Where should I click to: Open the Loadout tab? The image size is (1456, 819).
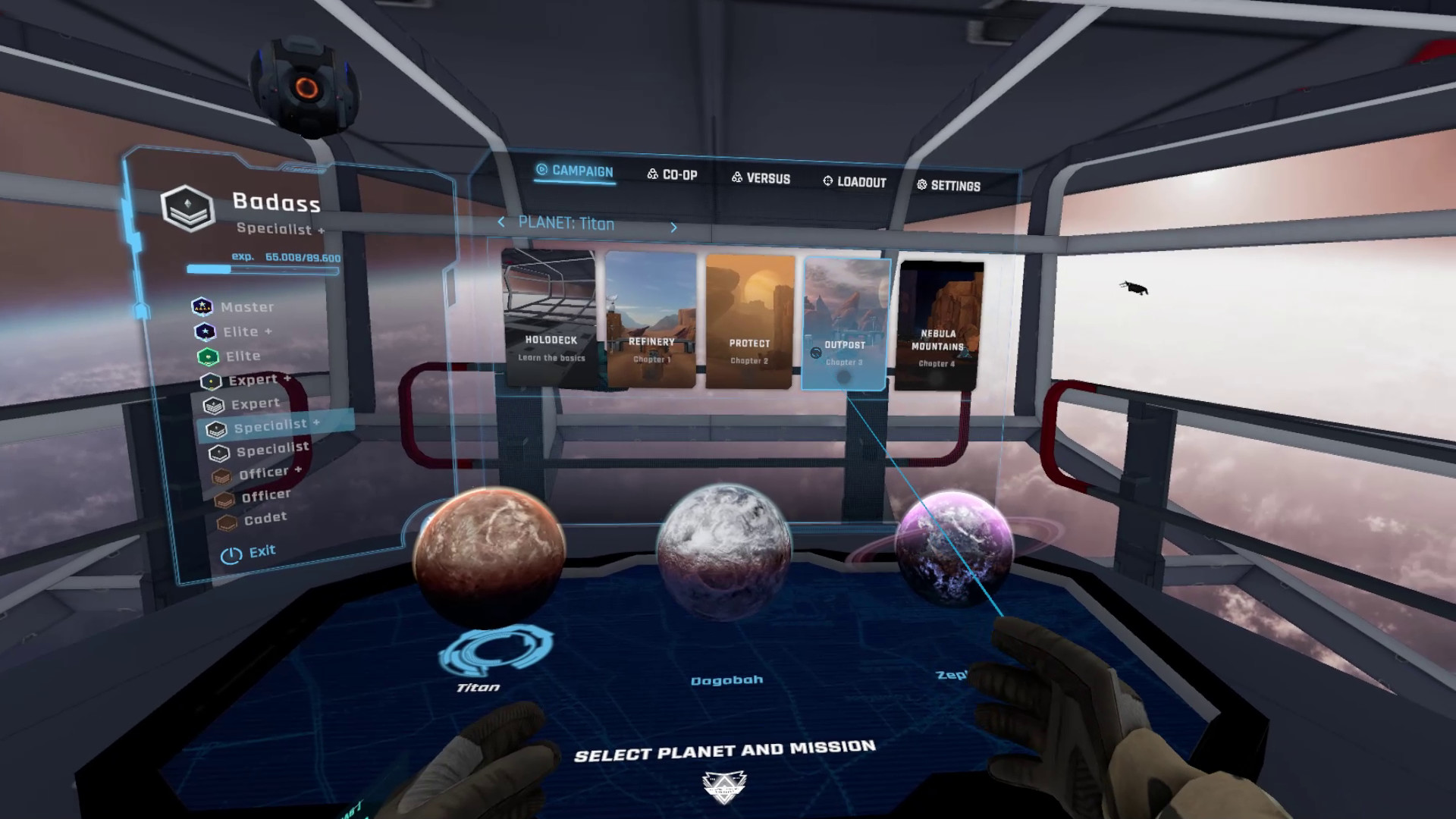[x=855, y=182]
